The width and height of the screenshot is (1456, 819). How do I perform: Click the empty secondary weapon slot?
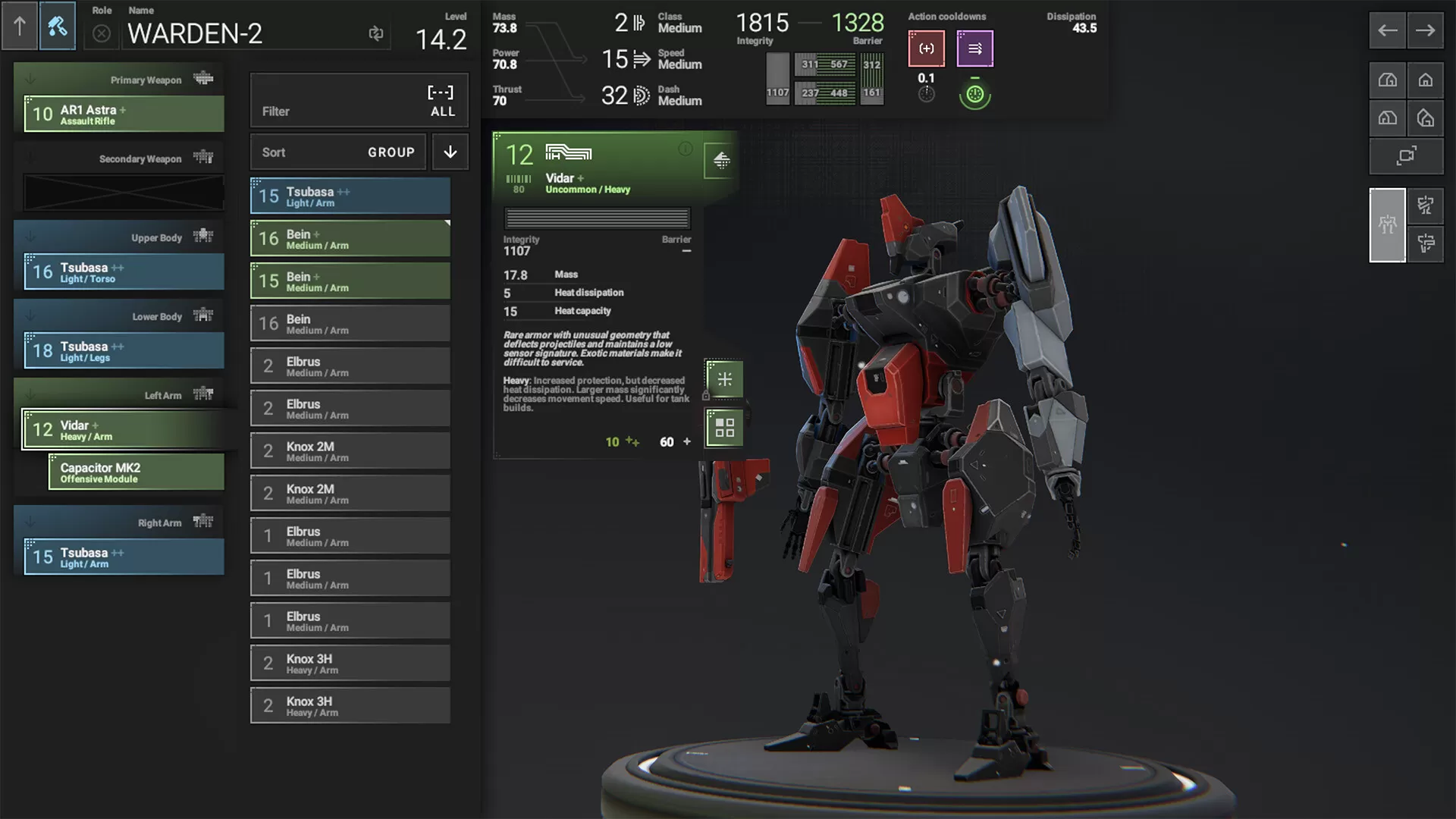pos(124,192)
